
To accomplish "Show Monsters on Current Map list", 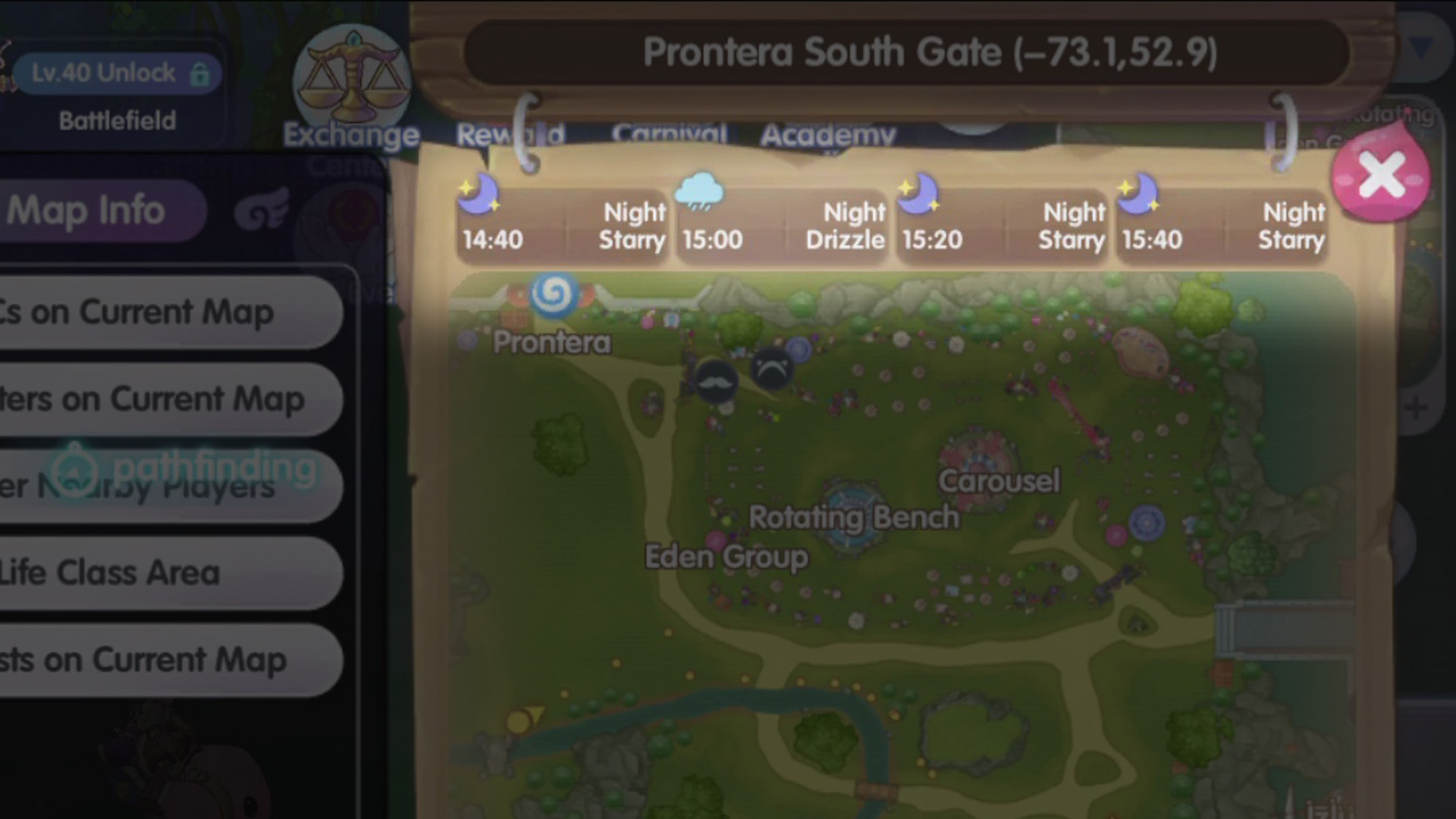I will [x=167, y=400].
